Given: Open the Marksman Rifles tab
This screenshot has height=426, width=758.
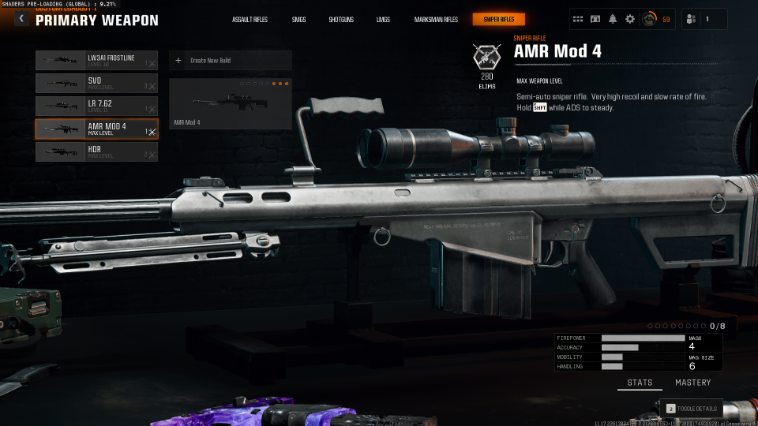Looking at the screenshot, I should 436,19.
